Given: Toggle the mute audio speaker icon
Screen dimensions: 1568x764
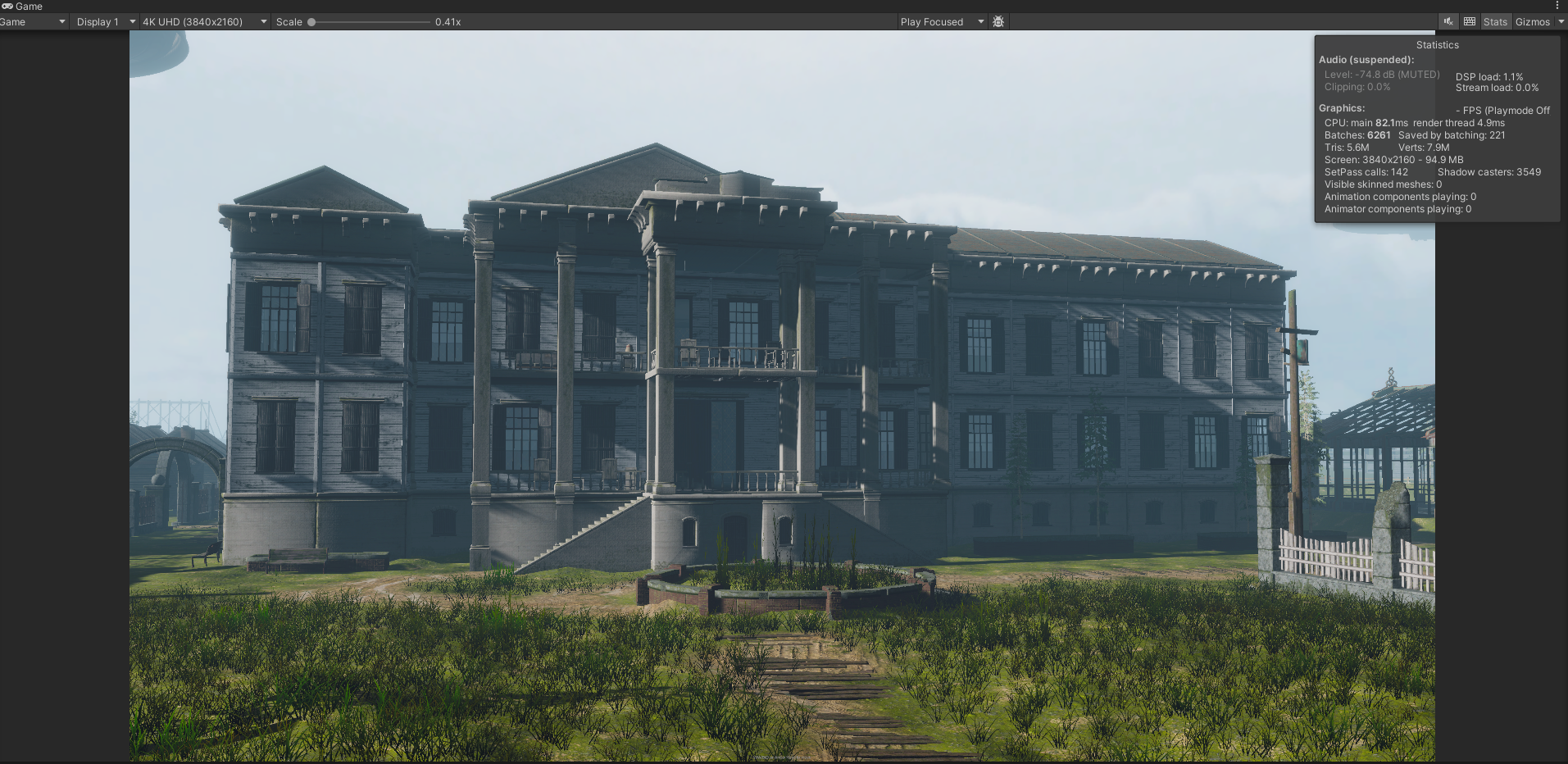Looking at the screenshot, I should [x=1449, y=22].
